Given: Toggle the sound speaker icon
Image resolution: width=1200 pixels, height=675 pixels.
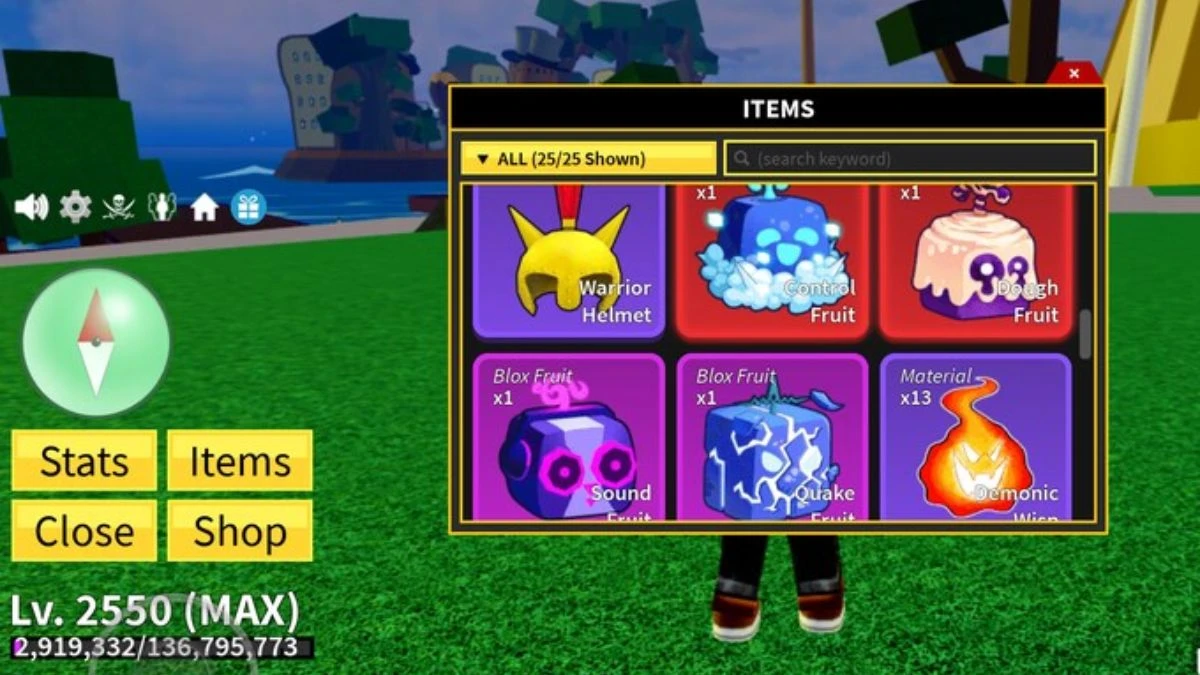Looking at the screenshot, I should (31, 207).
